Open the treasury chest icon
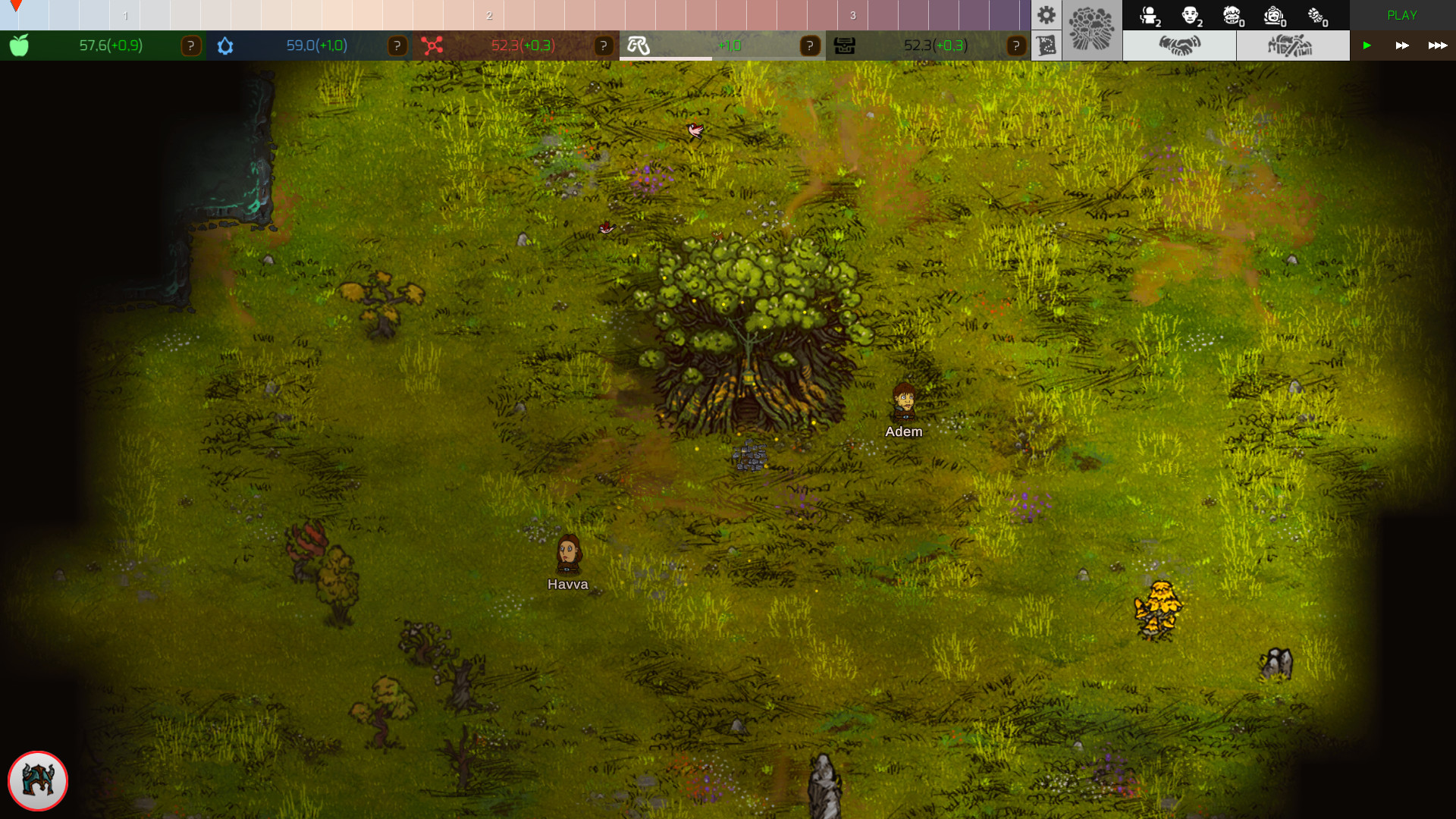1456x819 pixels. [844, 45]
